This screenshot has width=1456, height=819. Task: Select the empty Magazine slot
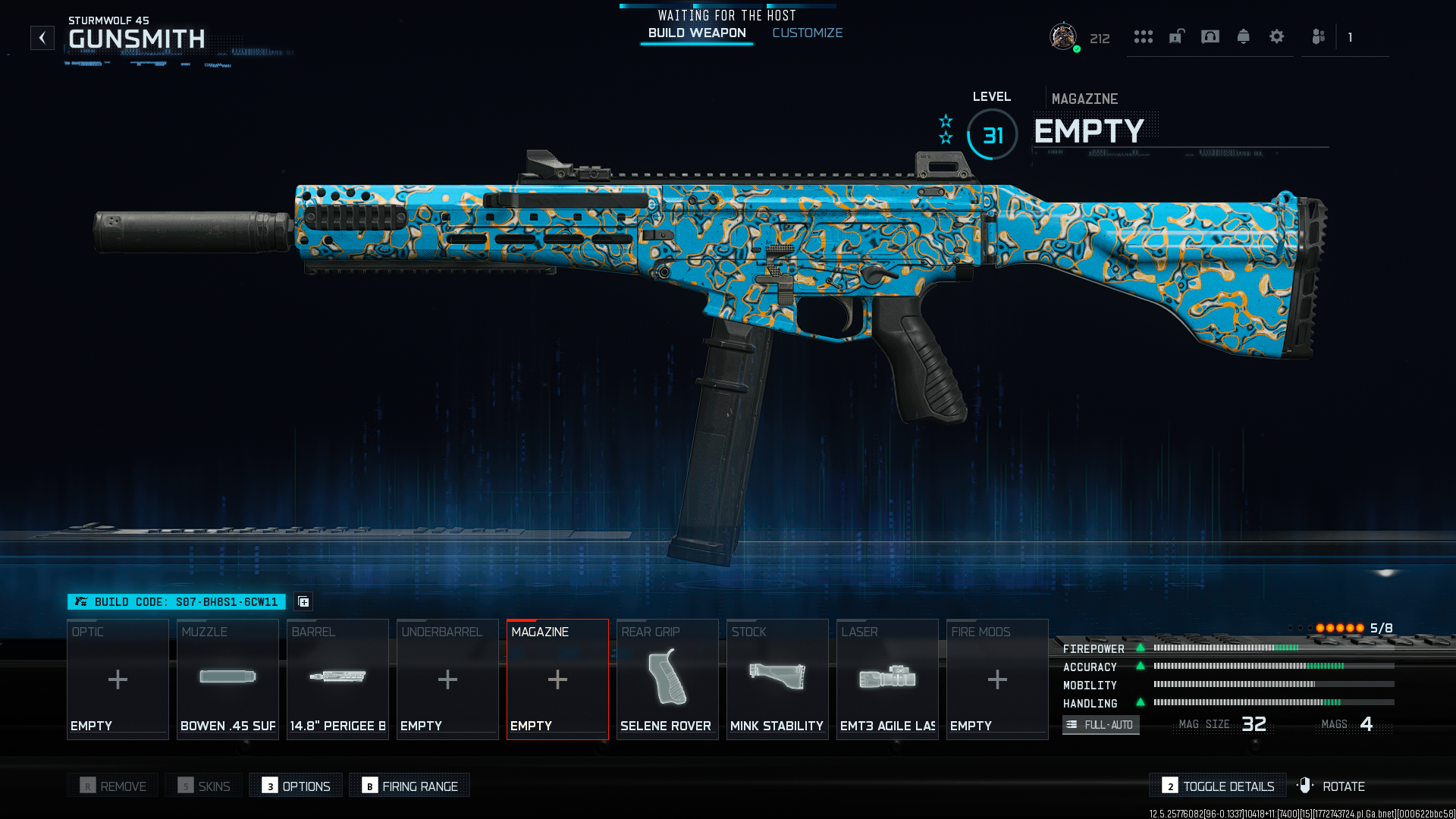[x=557, y=679]
